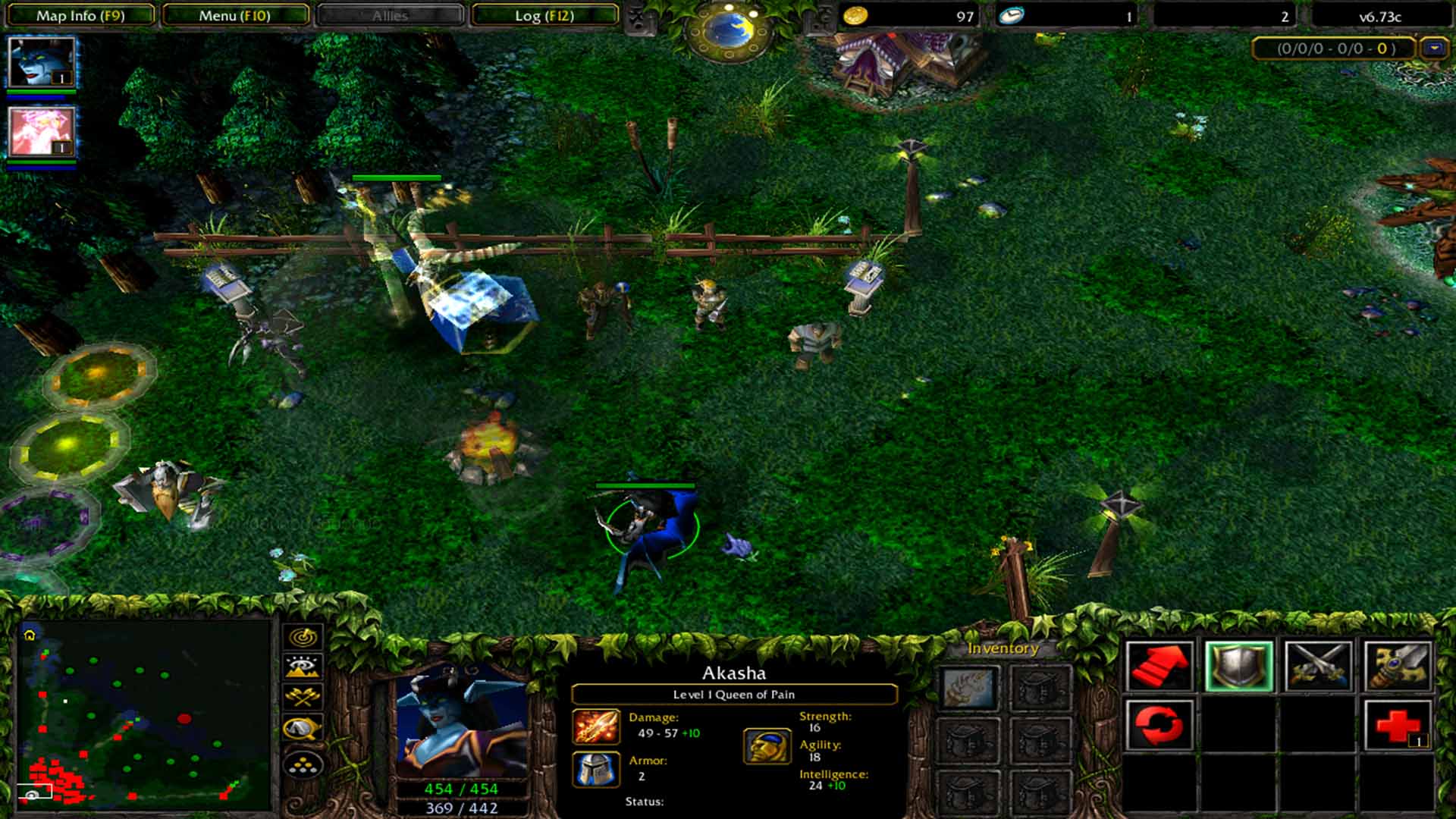Select the crossed swords Attack command
The width and height of the screenshot is (1456, 819).
1318,667
